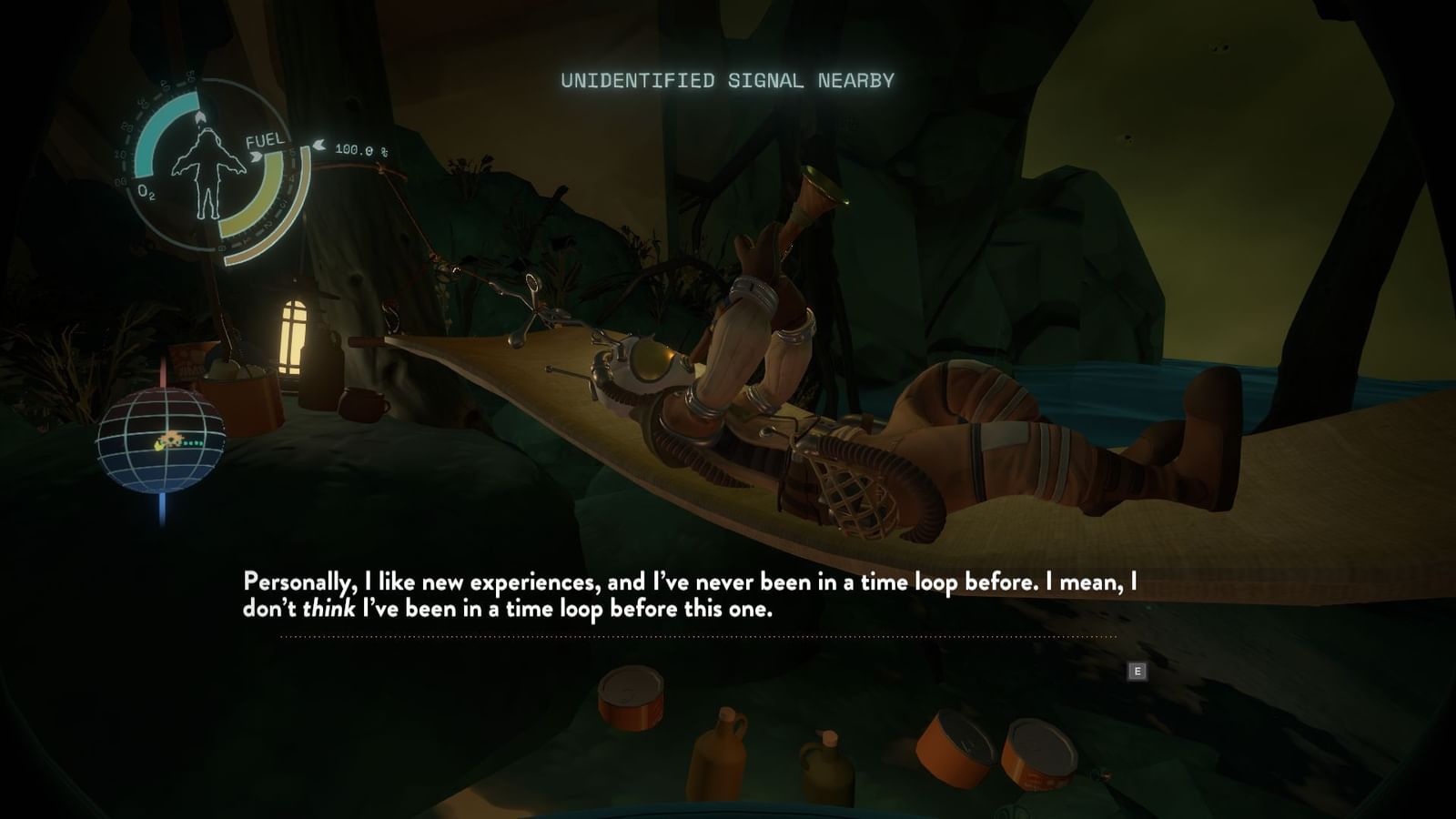
Task: Select the white arrow marker next to 100.0%
Action: pos(319,145)
